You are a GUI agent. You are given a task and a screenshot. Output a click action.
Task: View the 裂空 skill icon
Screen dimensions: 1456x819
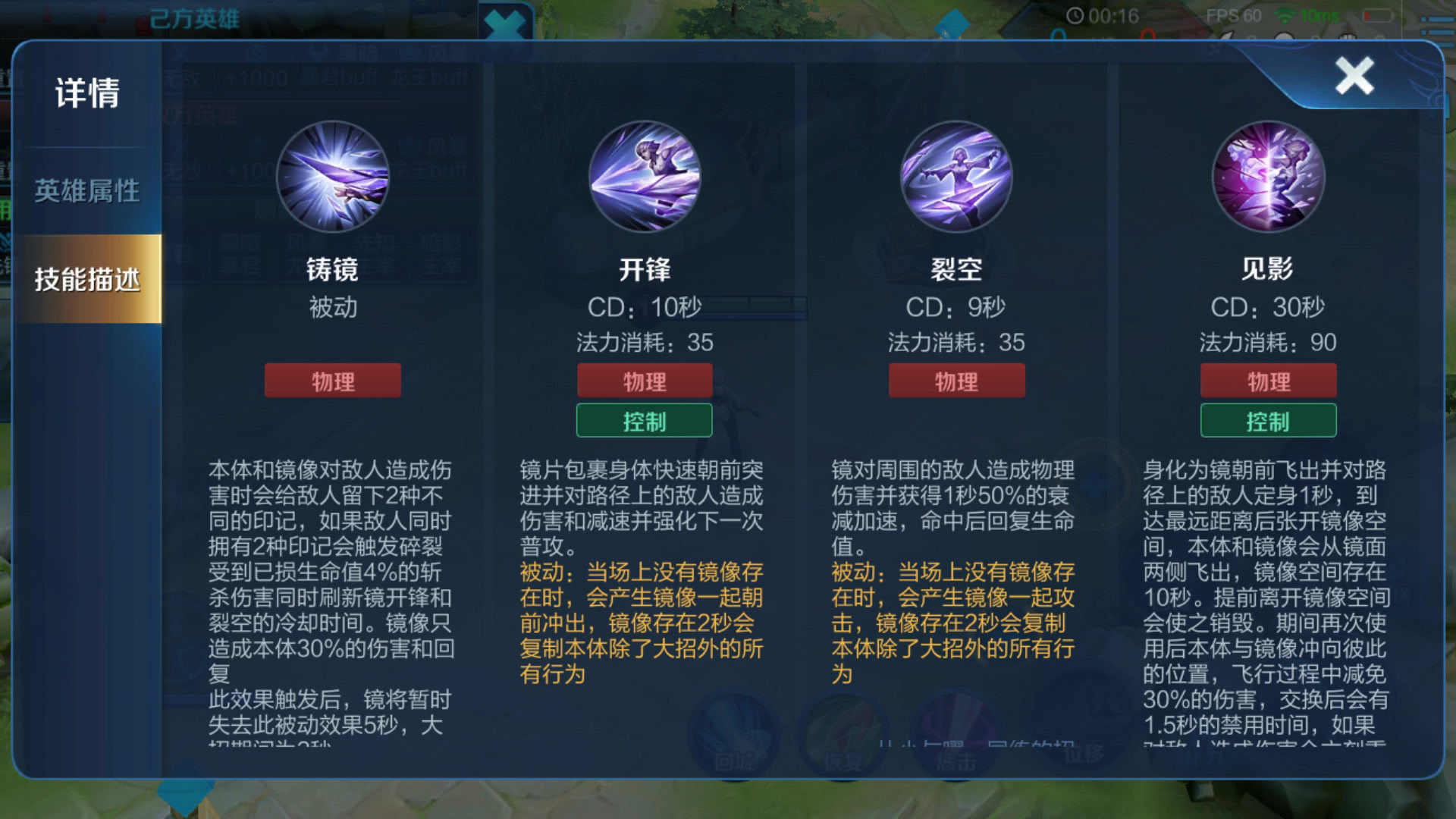click(956, 176)
